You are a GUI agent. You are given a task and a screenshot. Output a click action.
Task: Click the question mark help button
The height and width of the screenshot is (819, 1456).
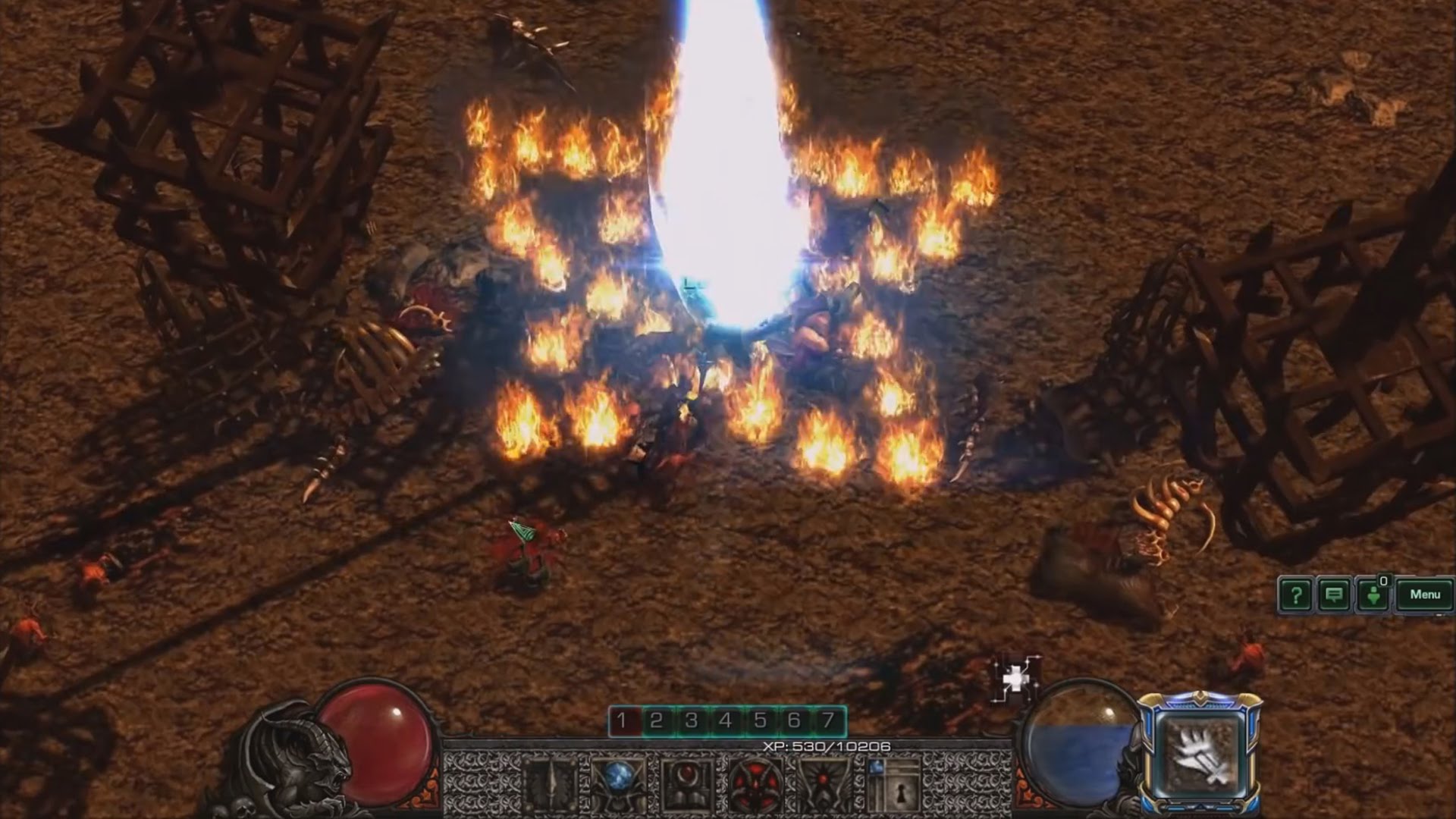(1295, 595)
